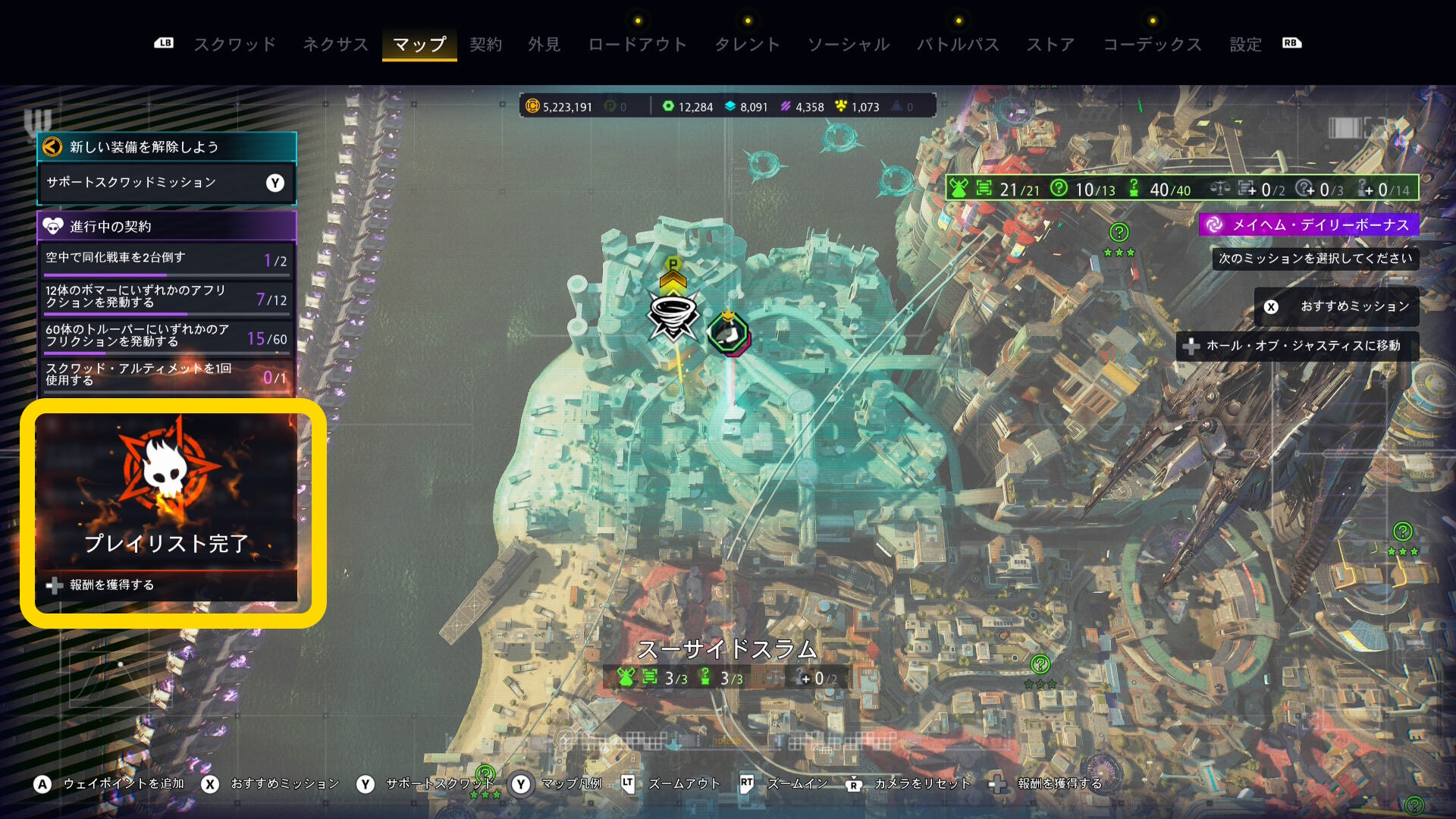Switch to the コーデックス tab
Screen dimensions: 1456x819
coord(1152,44)
